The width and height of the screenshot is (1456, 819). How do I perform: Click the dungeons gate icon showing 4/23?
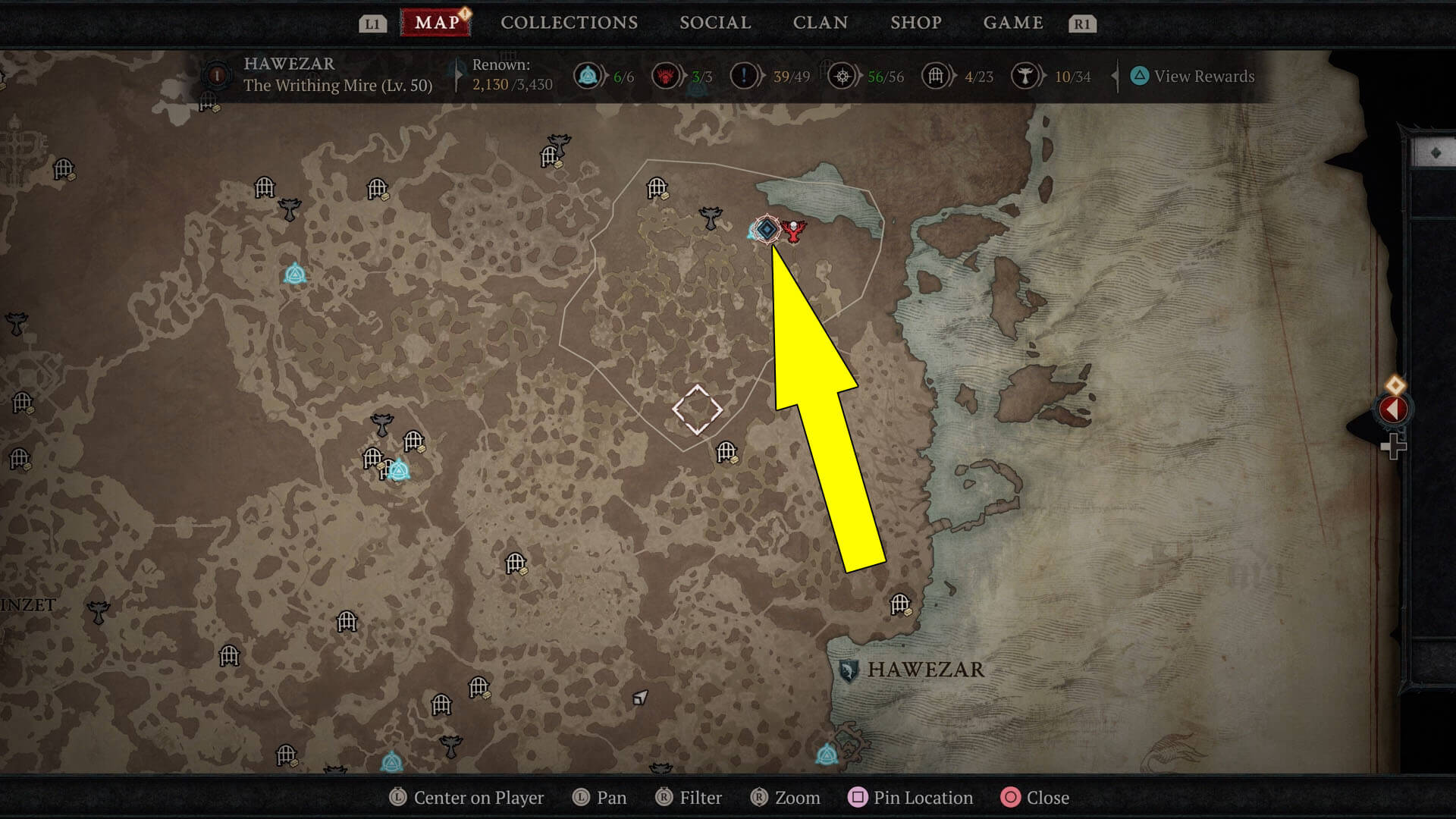(x=935, y=76)
